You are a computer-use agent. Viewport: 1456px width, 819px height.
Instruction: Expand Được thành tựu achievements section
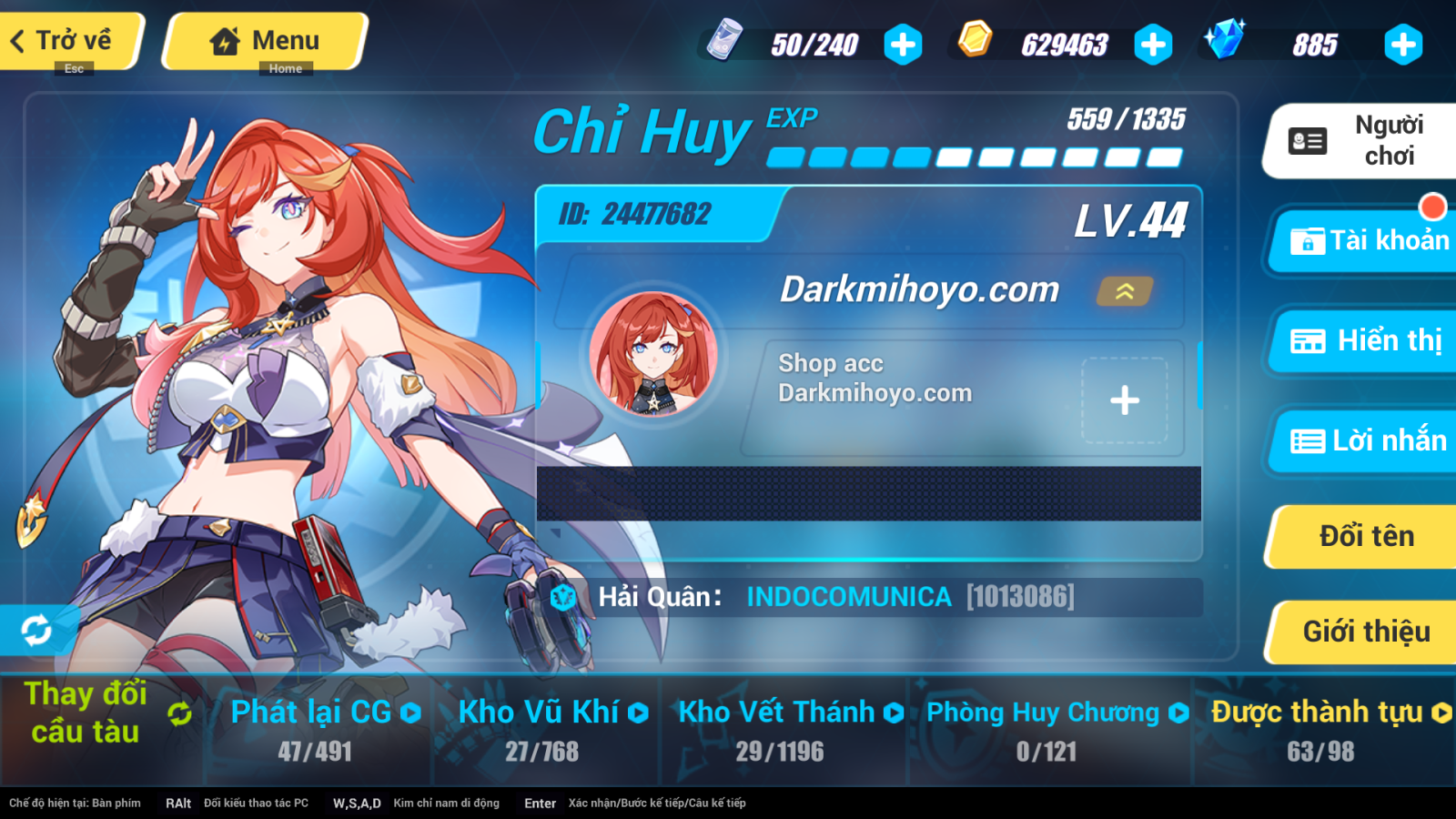click(x=1442, y=713)
